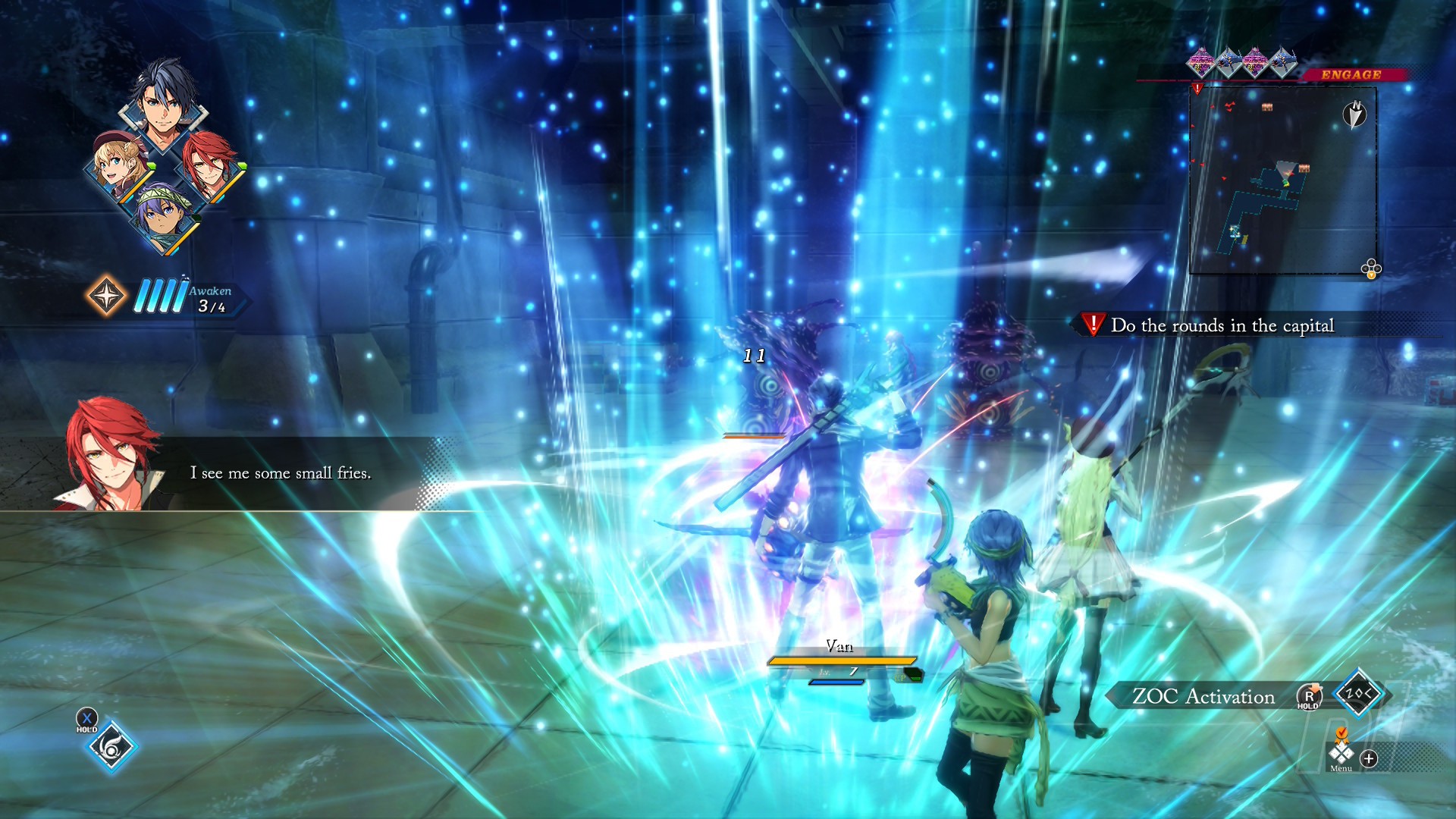Activate the Awaken diamond icon
1456x819 pixels.
[x=107, y=295]
